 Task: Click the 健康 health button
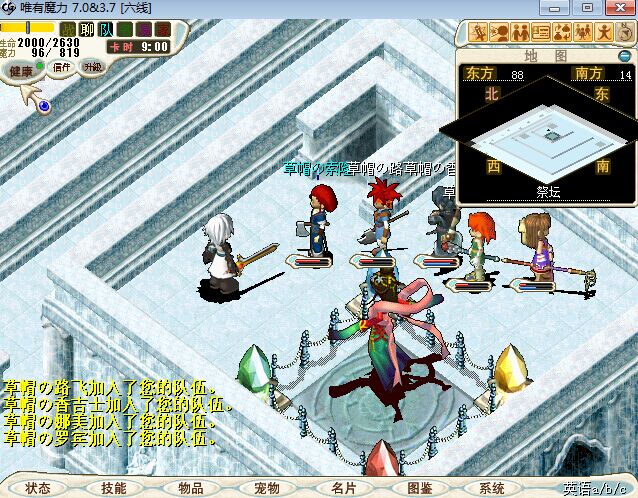pos(21,71)
